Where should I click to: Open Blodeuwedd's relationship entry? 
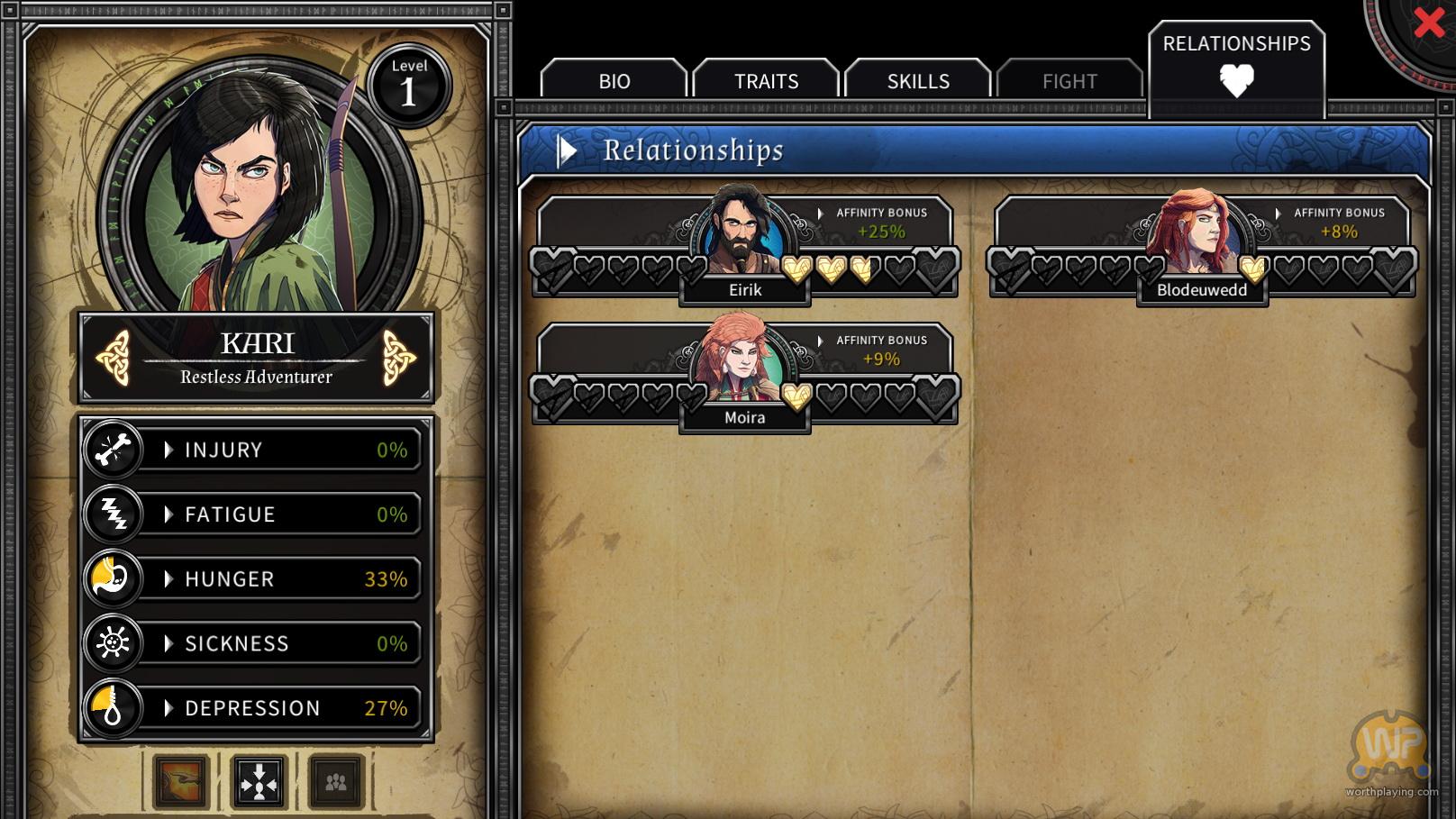pyautogui.click(x=1202, y=243)
